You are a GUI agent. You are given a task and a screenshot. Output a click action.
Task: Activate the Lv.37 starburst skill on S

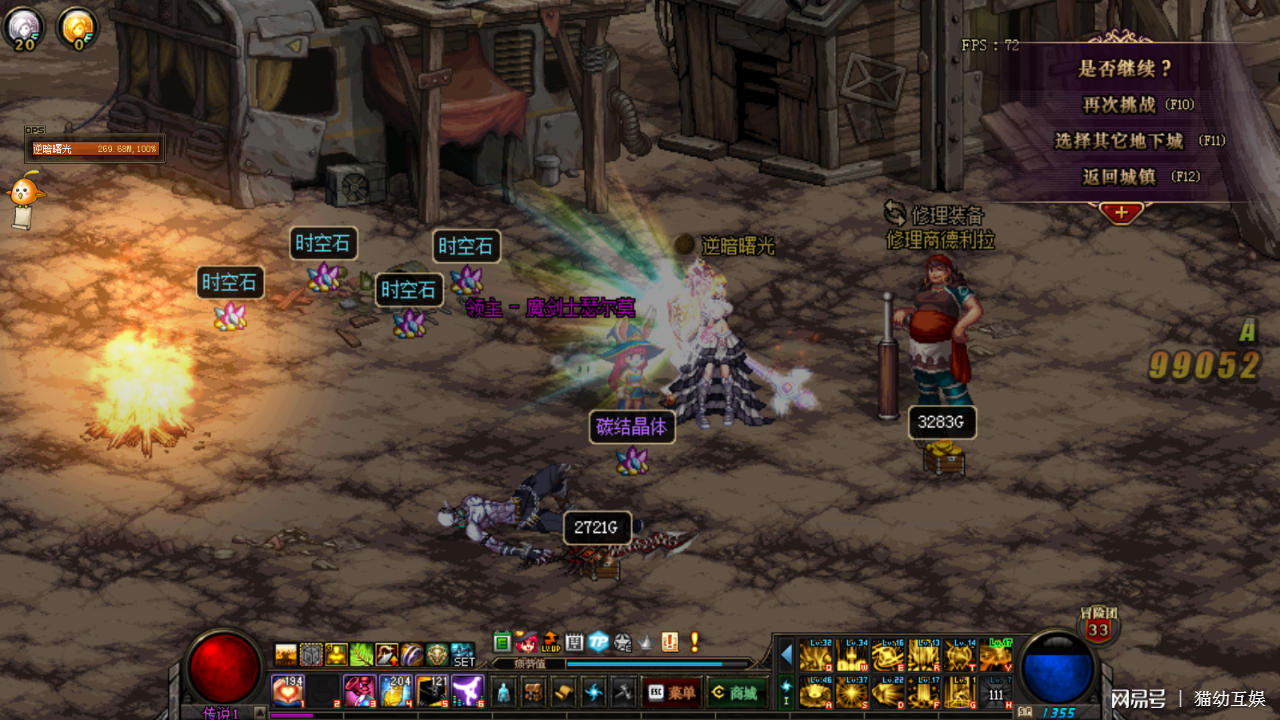coord(853,691)
